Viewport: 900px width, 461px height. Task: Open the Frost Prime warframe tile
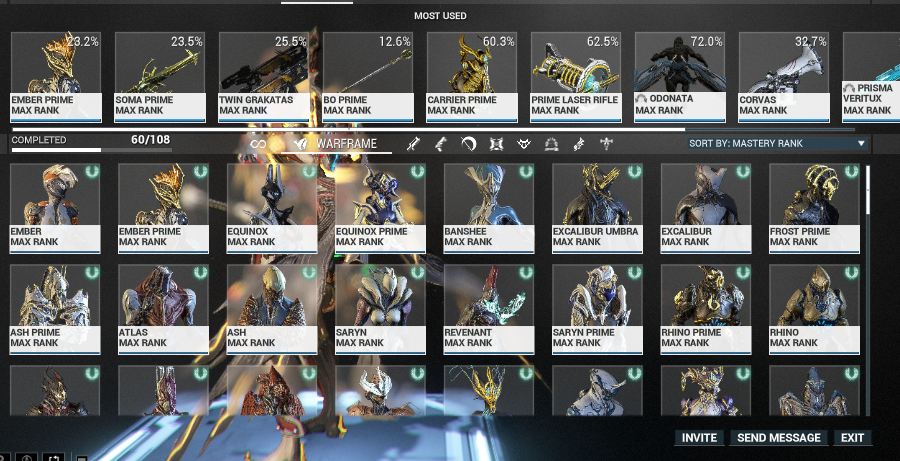pyautogui.click(x=814, y=206)
